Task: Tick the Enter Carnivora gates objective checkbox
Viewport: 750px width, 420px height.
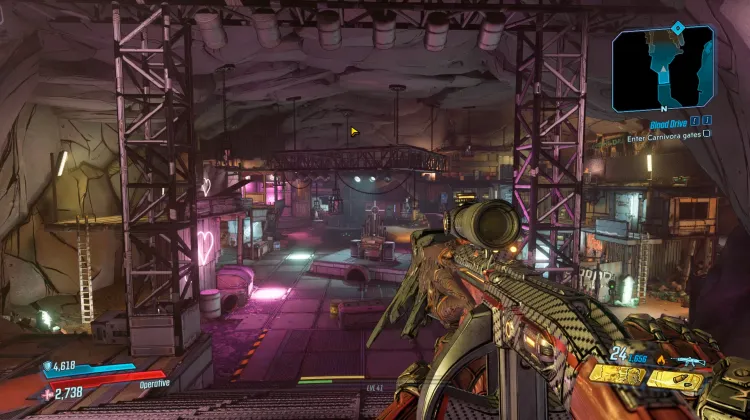Action: (x=707, y=133)
